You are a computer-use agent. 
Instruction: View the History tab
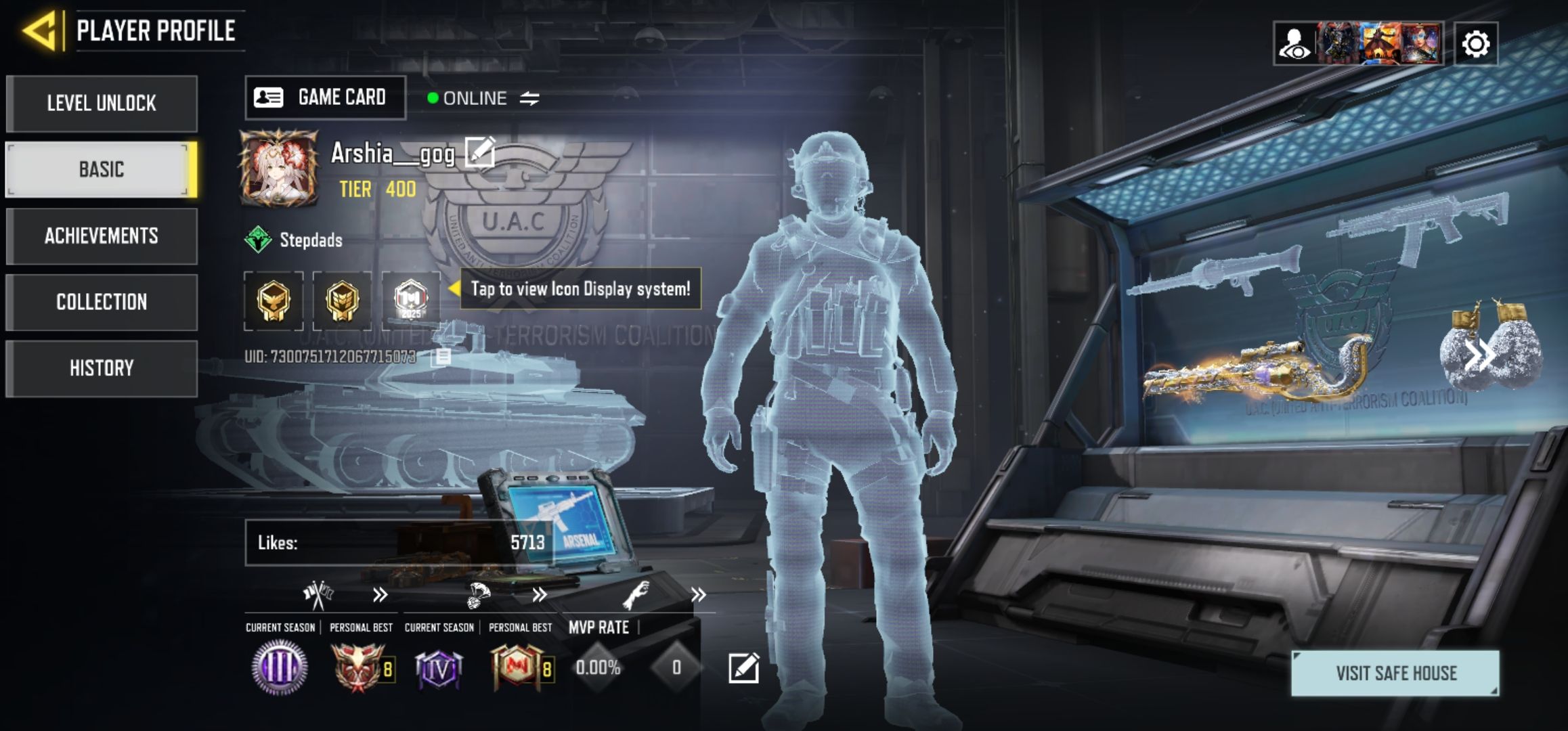[102, 368]
